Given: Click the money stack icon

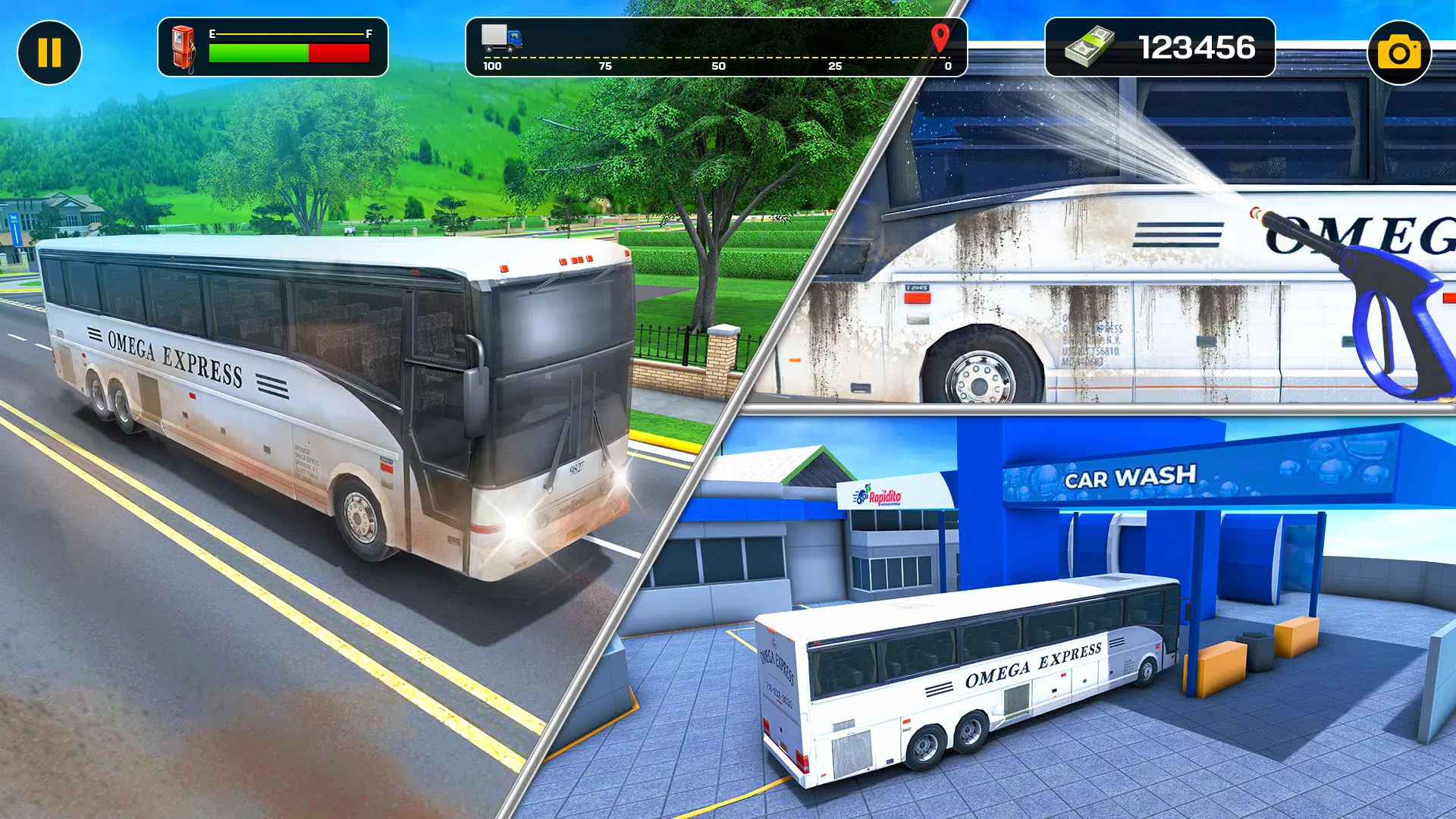Looking at the screenshot, I should 1090,48.
